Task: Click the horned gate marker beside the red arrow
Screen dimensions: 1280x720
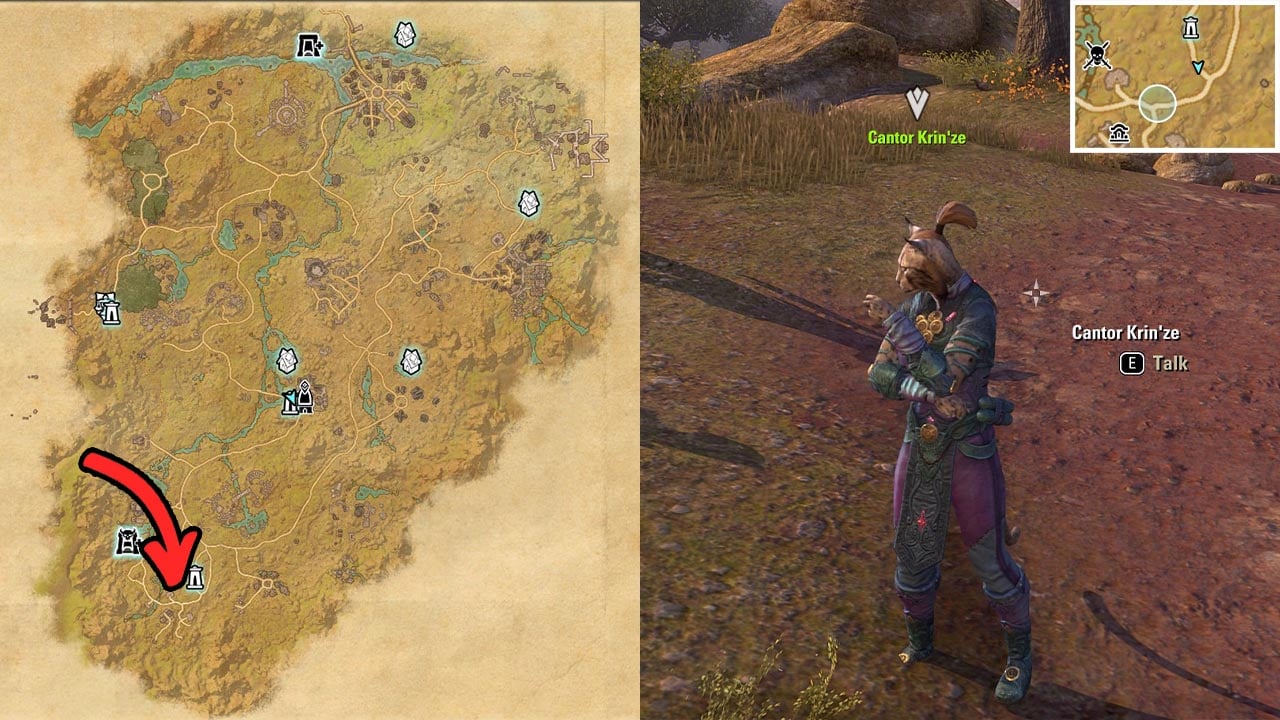Action: (x=127, y=542)
